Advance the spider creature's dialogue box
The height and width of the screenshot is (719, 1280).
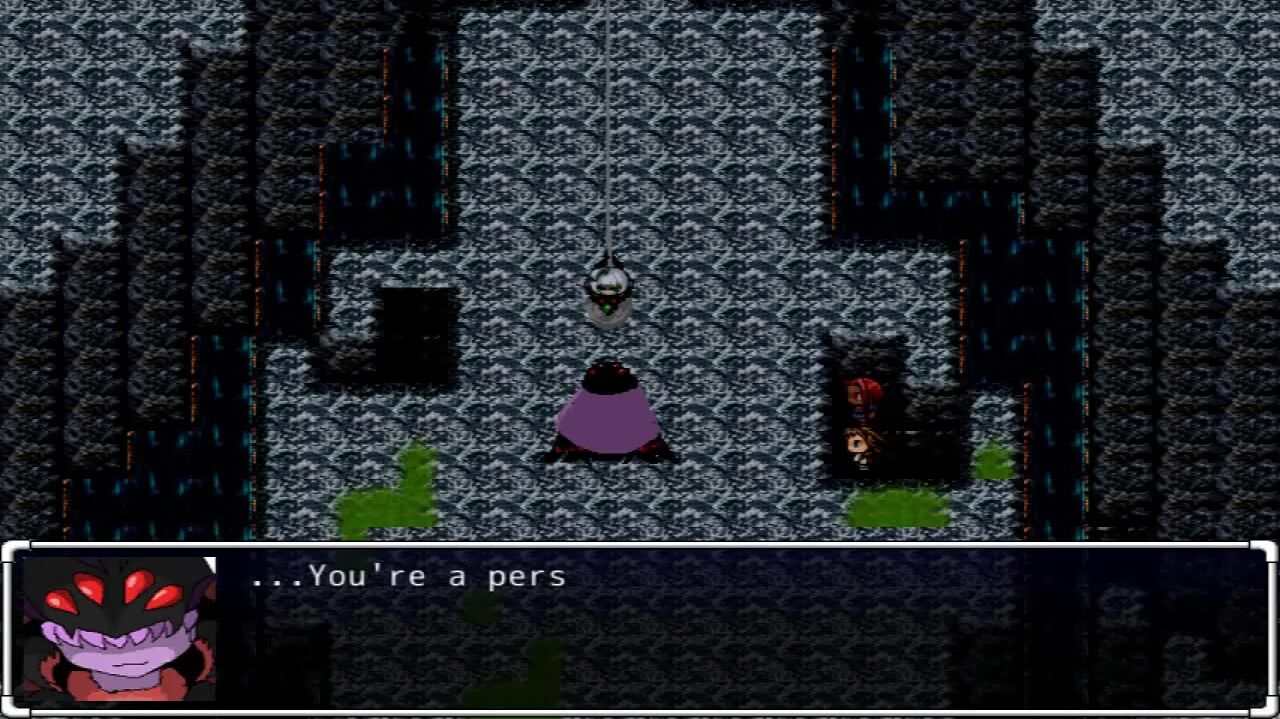click(640, 628)
